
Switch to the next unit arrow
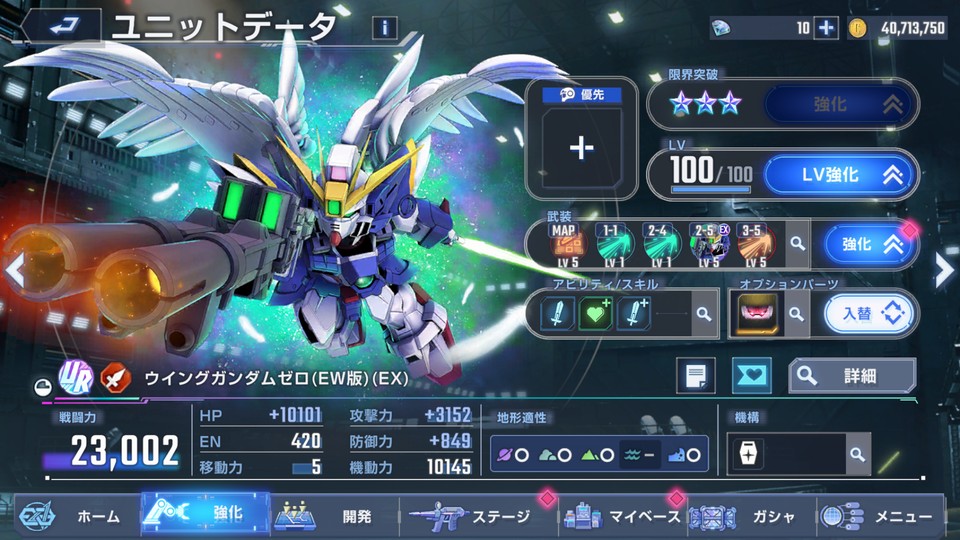943,268
